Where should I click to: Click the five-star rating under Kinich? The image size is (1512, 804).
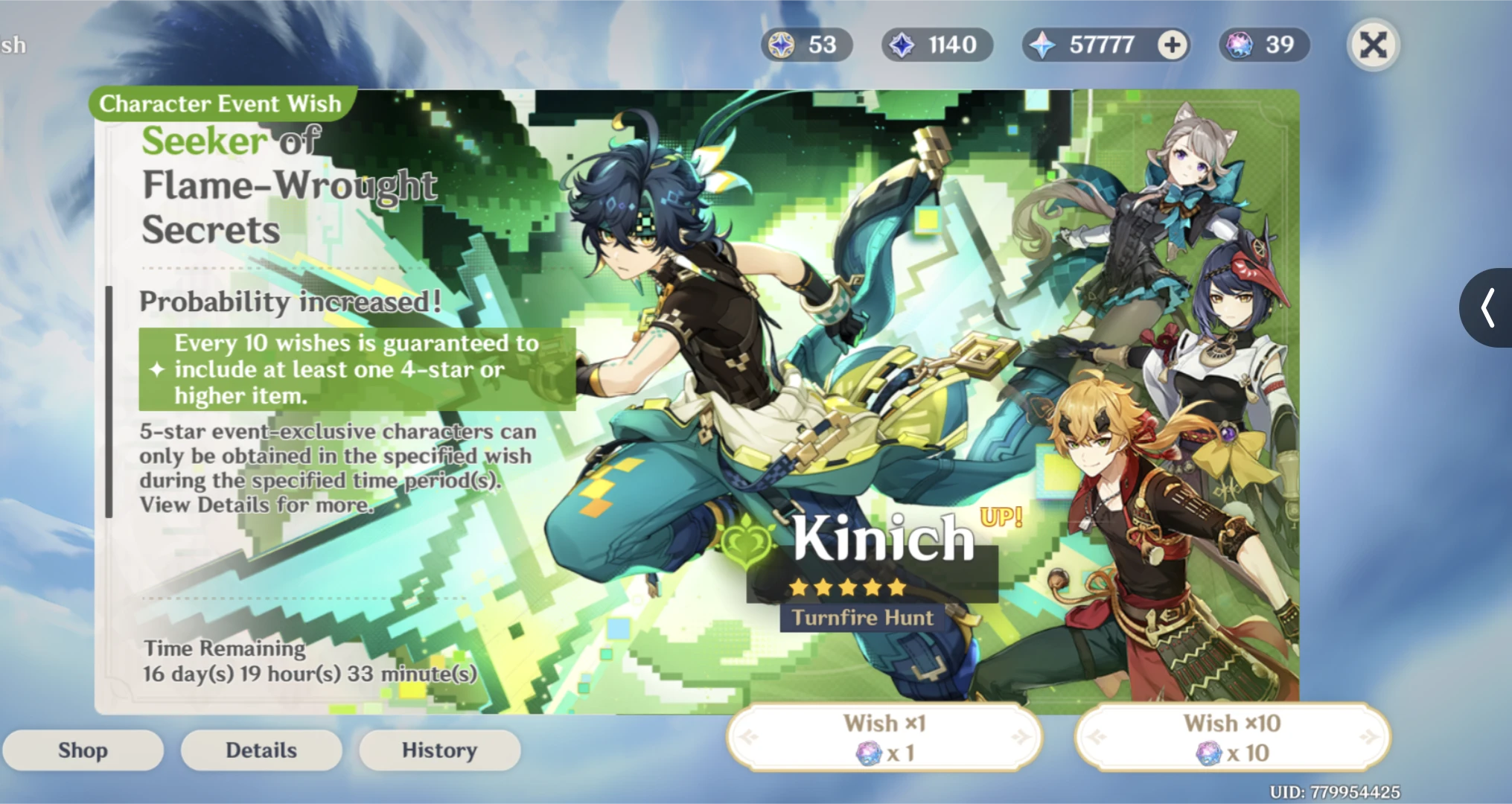pos(847,587)
